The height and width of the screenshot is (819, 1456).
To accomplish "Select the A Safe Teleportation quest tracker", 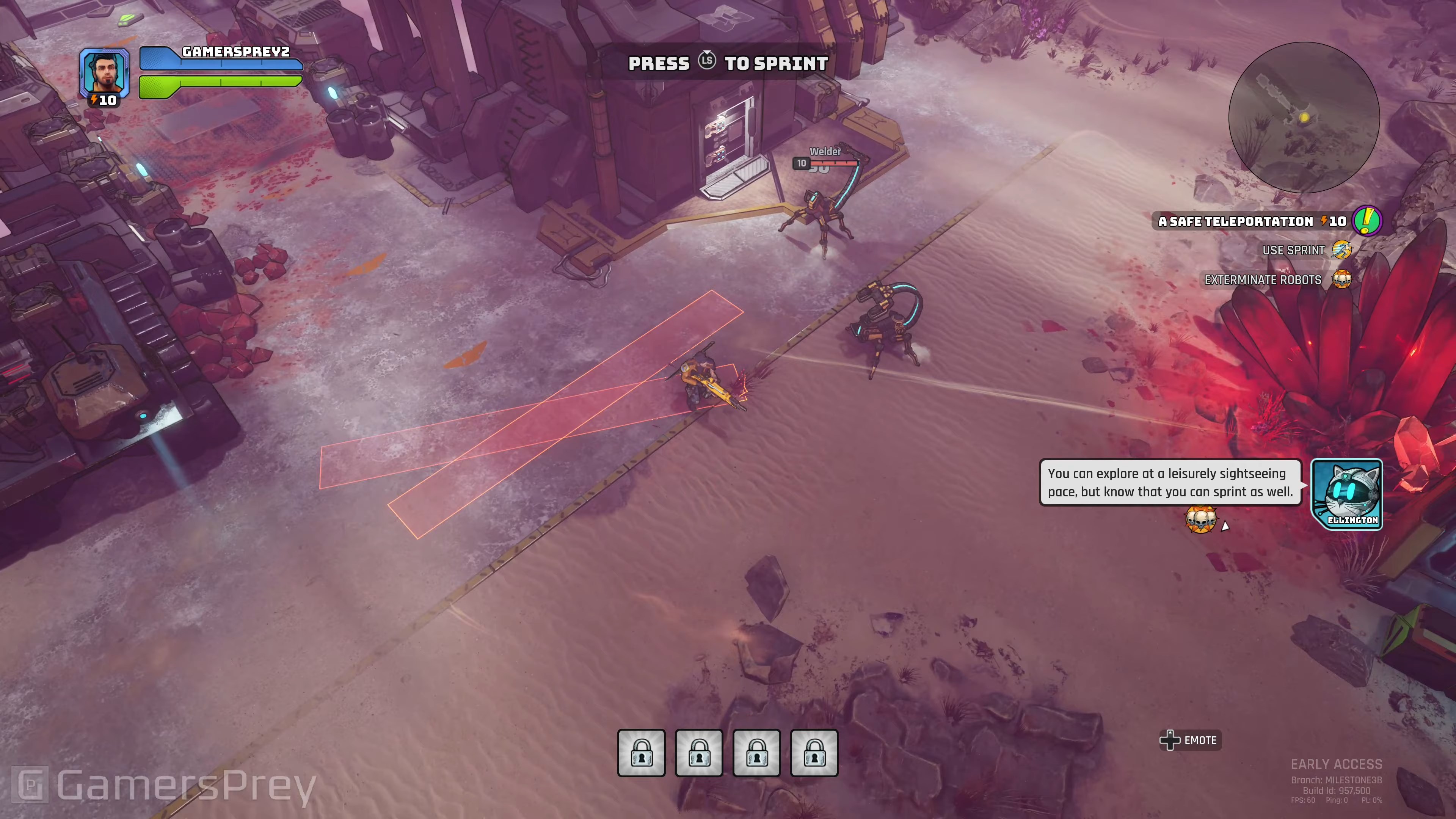I will coord(1235,221).
